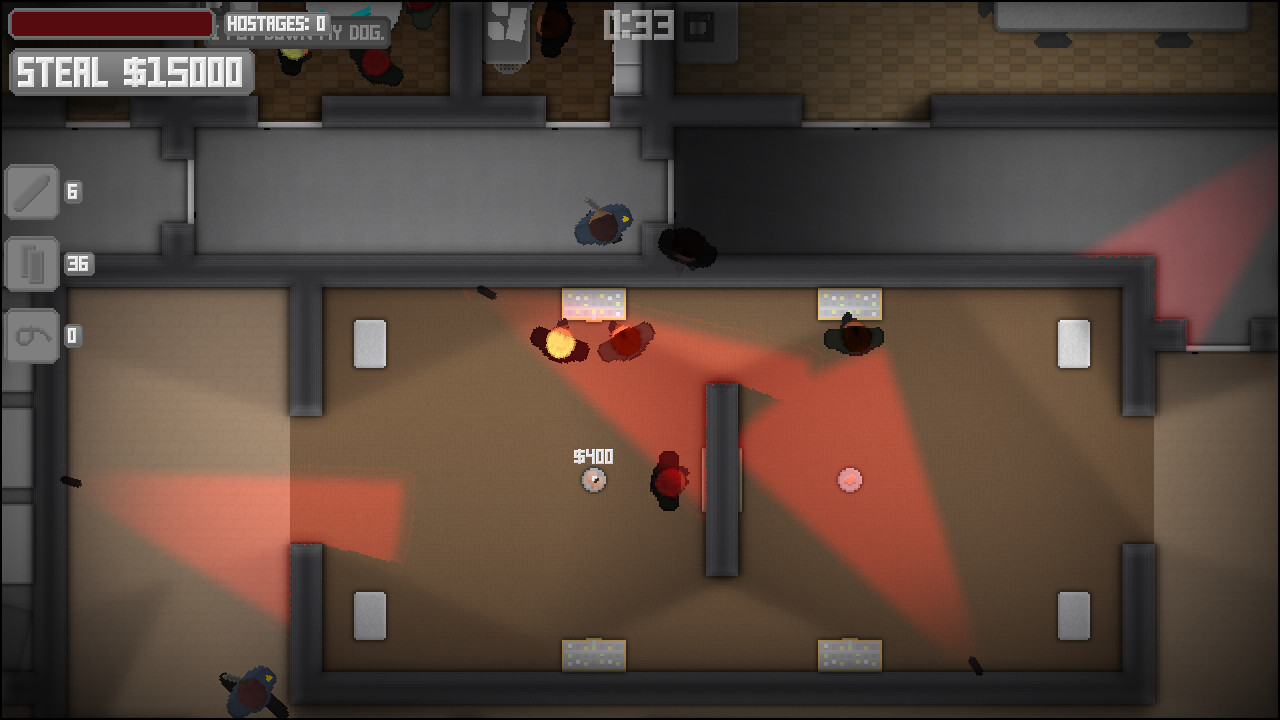The height and width of the screenshot is (720, 1280).
Task: Select the ammo magazine icon showing 36
Action: tap(31, 264)
